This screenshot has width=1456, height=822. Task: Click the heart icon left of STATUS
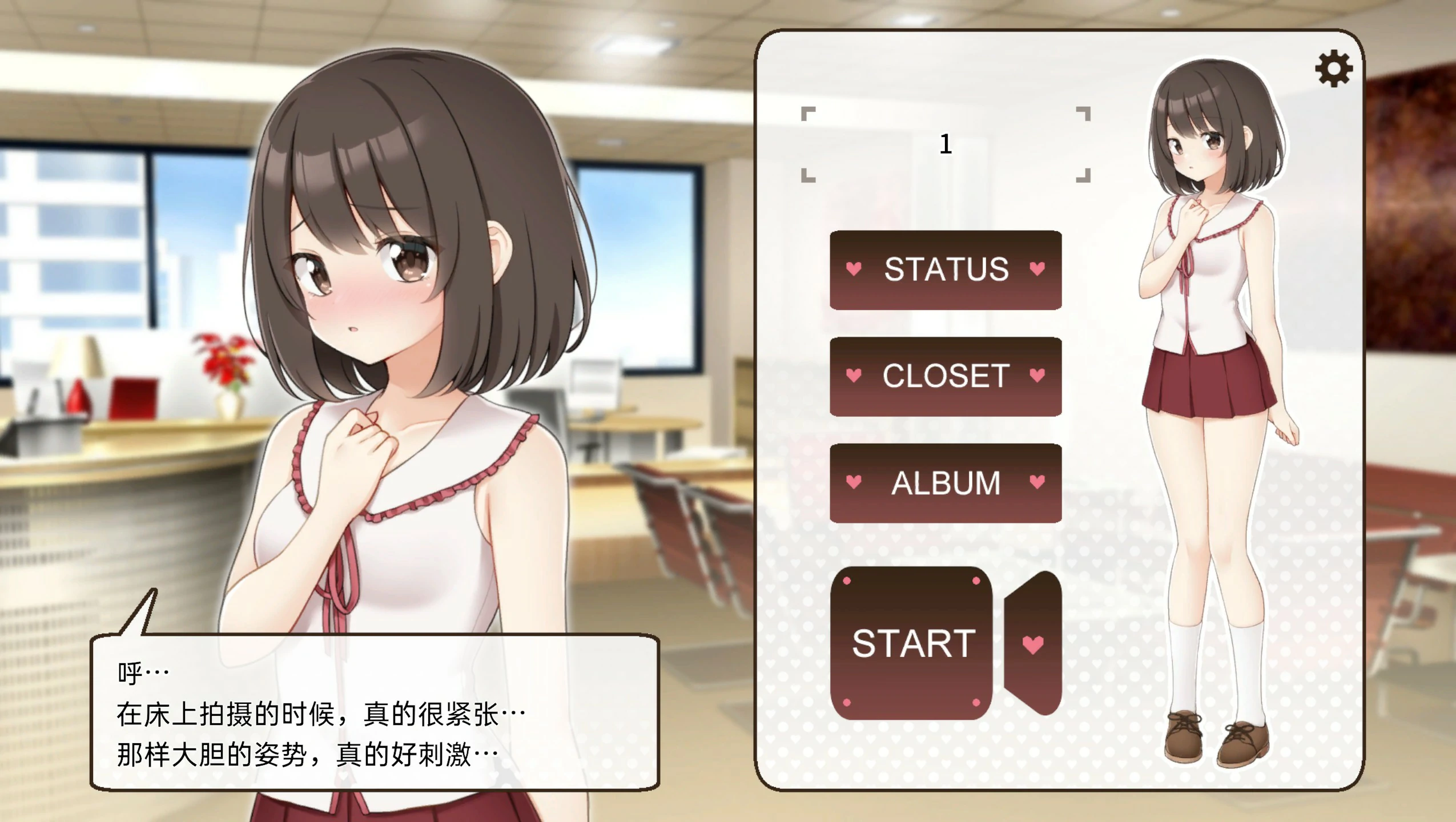tap(852, 269)
